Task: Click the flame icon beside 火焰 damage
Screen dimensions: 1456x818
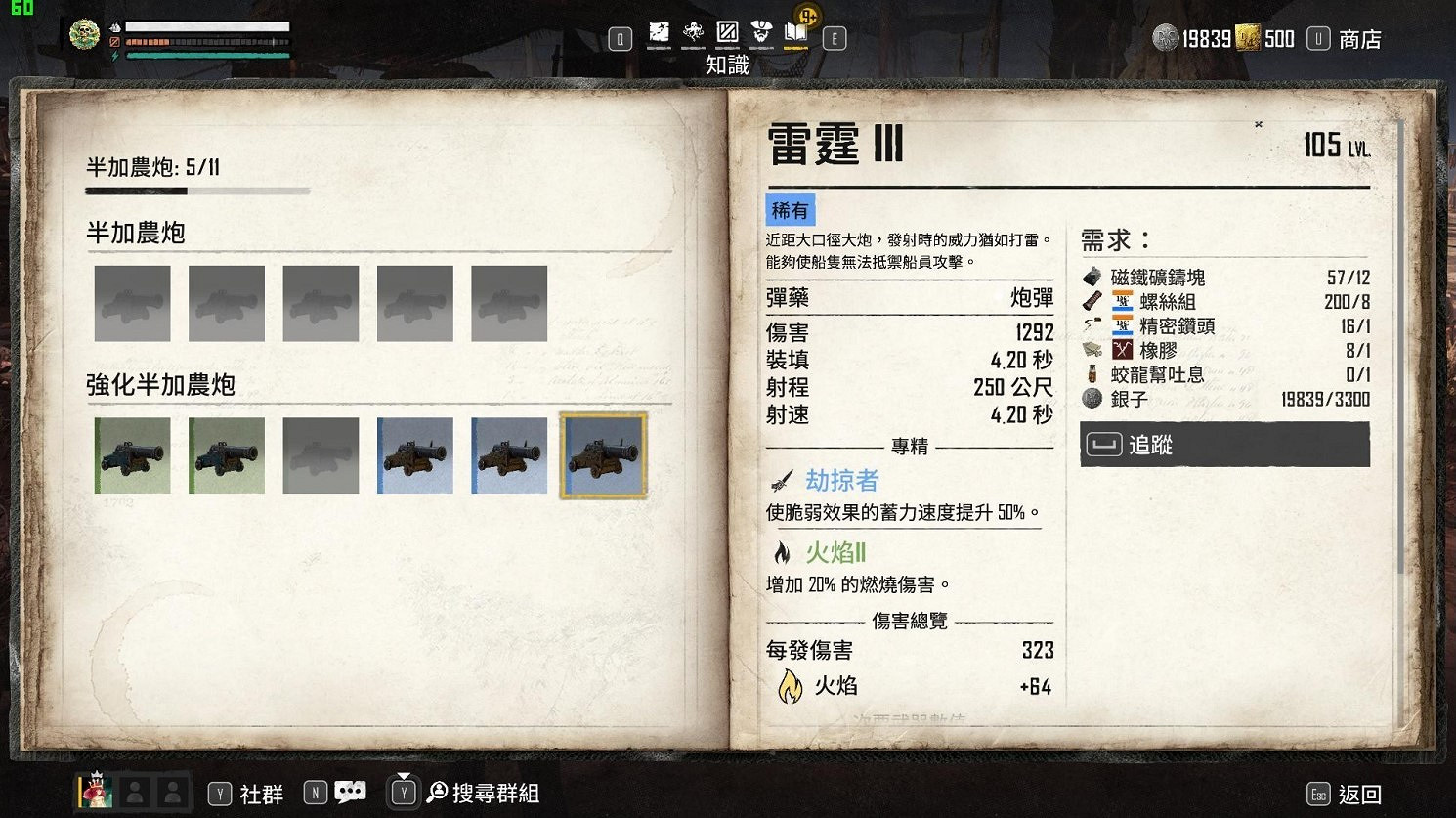Action: 790,687
